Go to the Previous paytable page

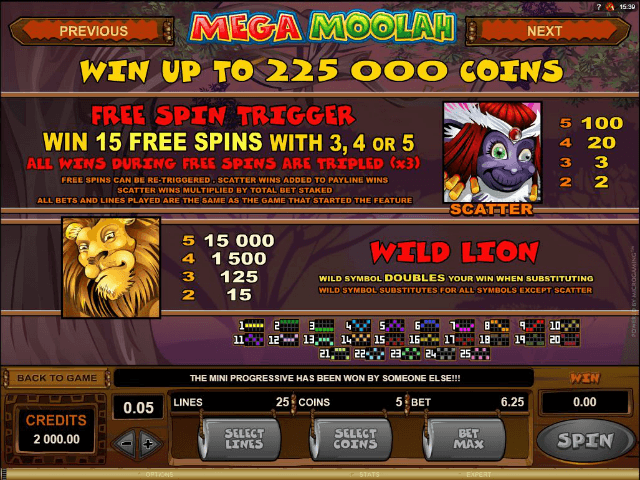pyautogui.click(x=93, y=31)
